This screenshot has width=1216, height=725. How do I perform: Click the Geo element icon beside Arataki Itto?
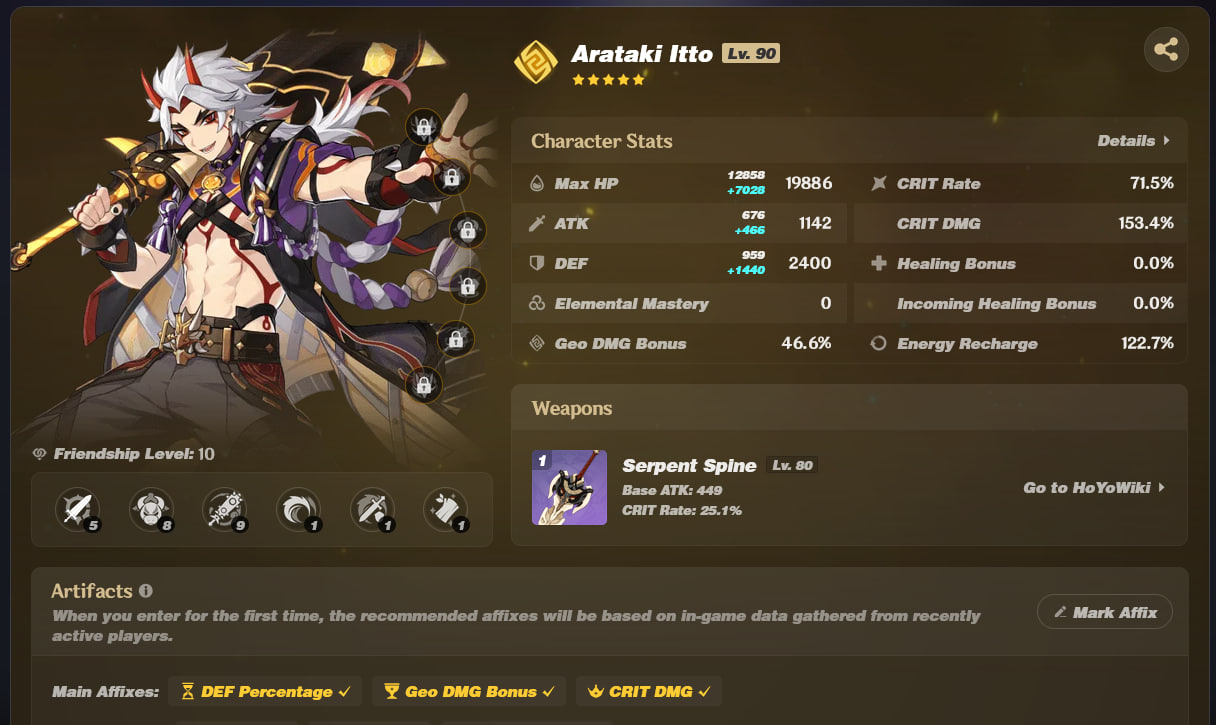(535, 62)
